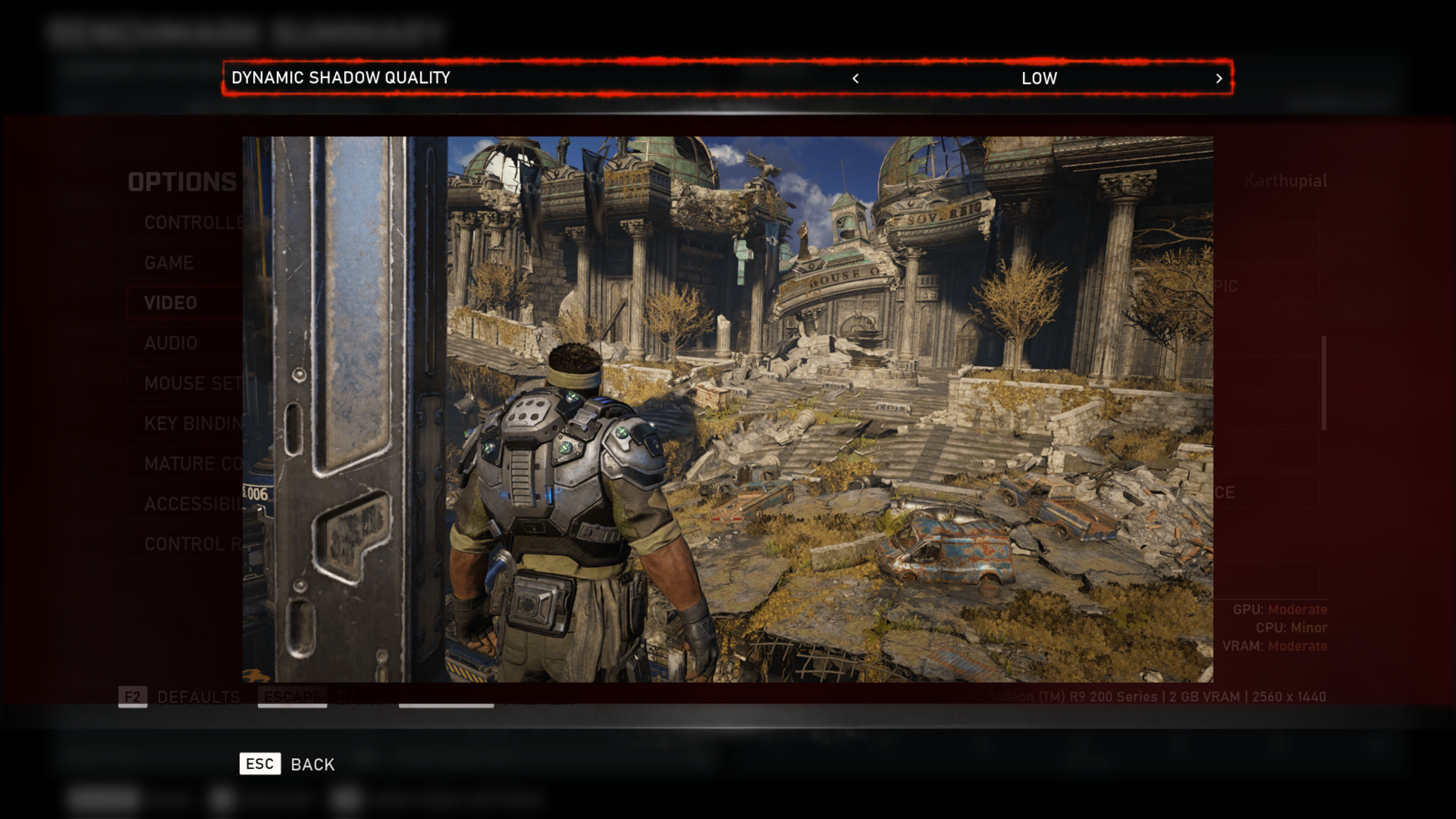
Task: Open the MATURE CONTENT tab
Action: point(188,464)
